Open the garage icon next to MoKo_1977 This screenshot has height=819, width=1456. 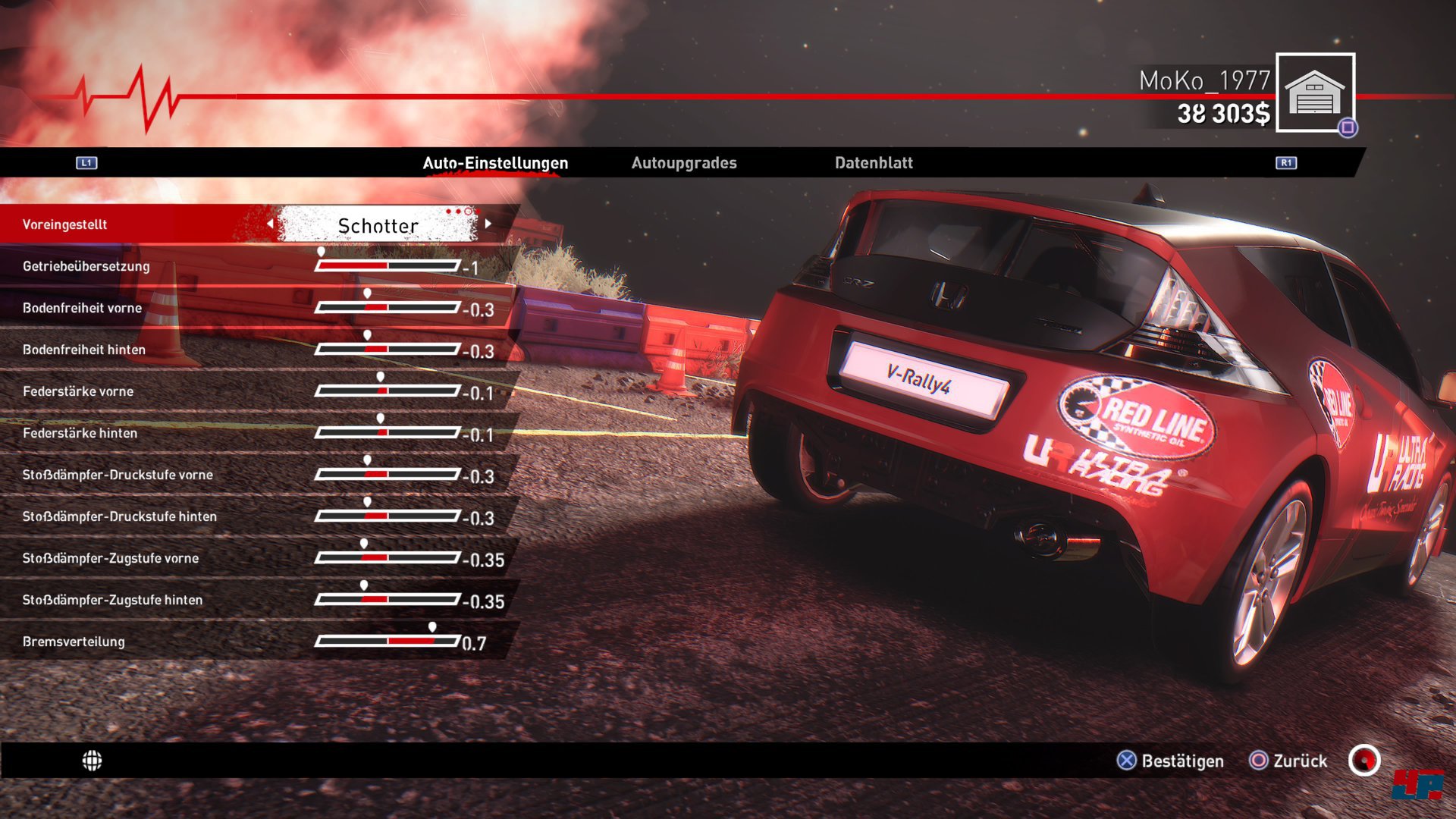click(x=1315, y=93)
